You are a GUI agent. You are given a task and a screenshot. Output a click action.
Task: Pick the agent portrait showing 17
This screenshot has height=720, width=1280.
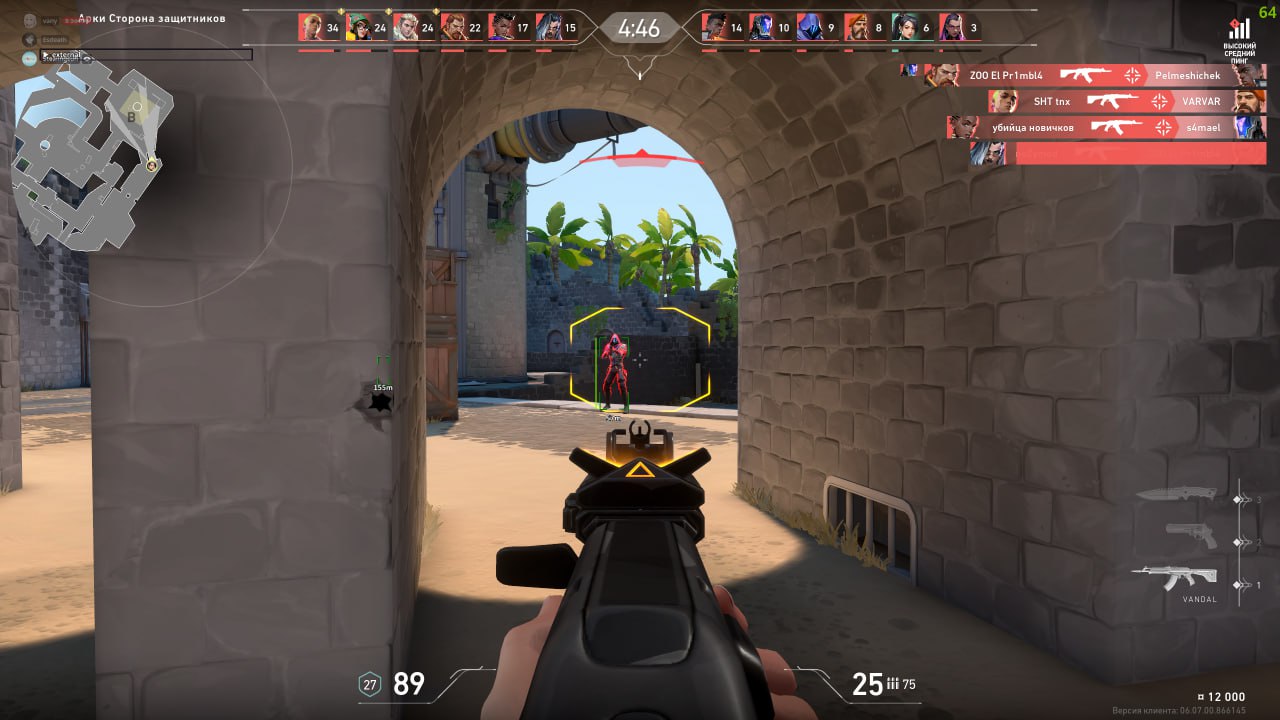501,28
